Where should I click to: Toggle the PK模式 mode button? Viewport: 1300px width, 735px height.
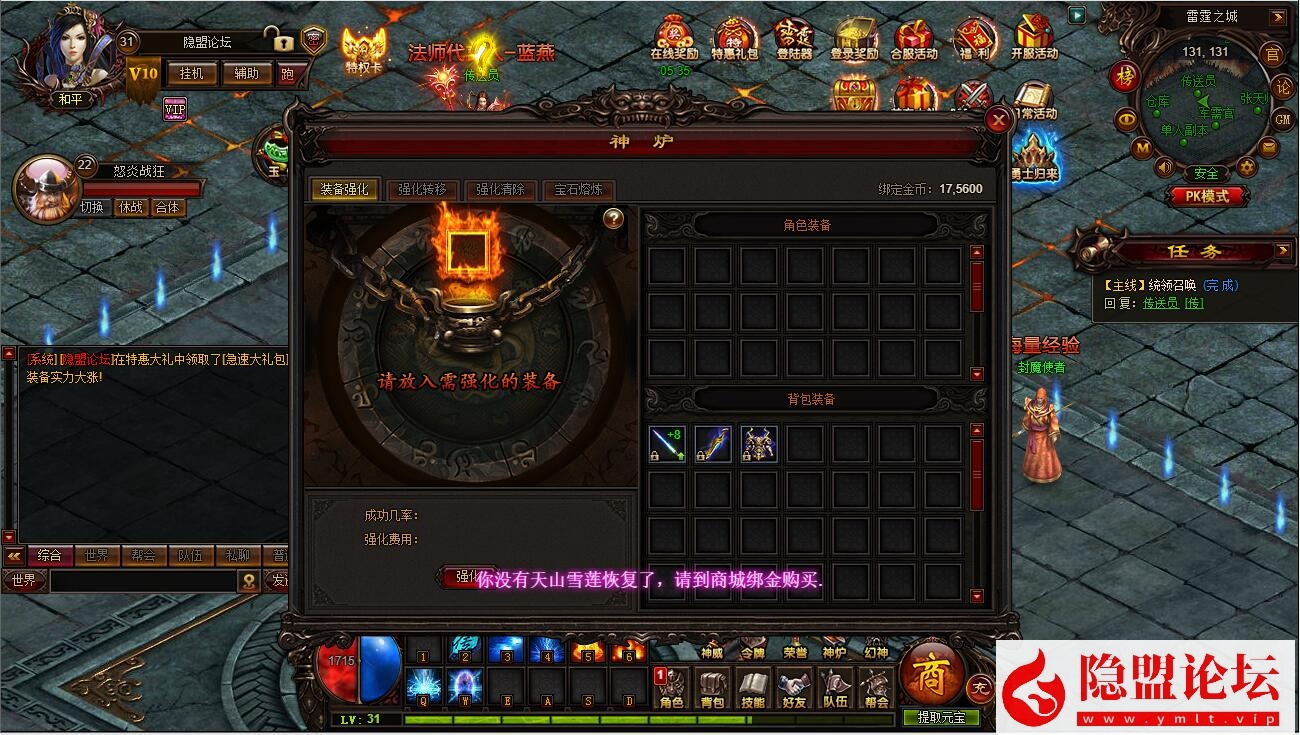(x=1207, y=196)
